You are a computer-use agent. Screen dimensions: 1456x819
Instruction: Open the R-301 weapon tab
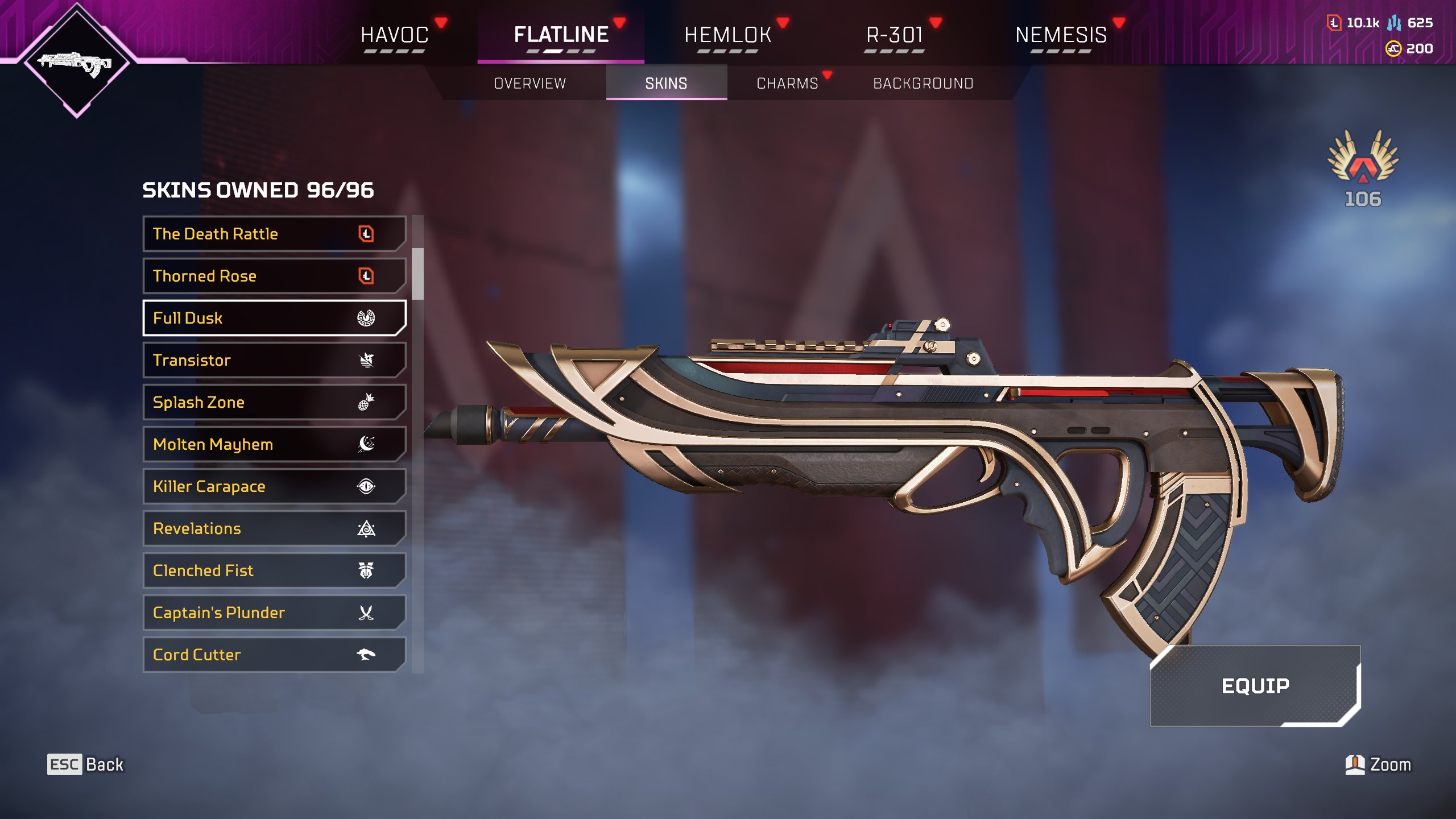(894, 35)
